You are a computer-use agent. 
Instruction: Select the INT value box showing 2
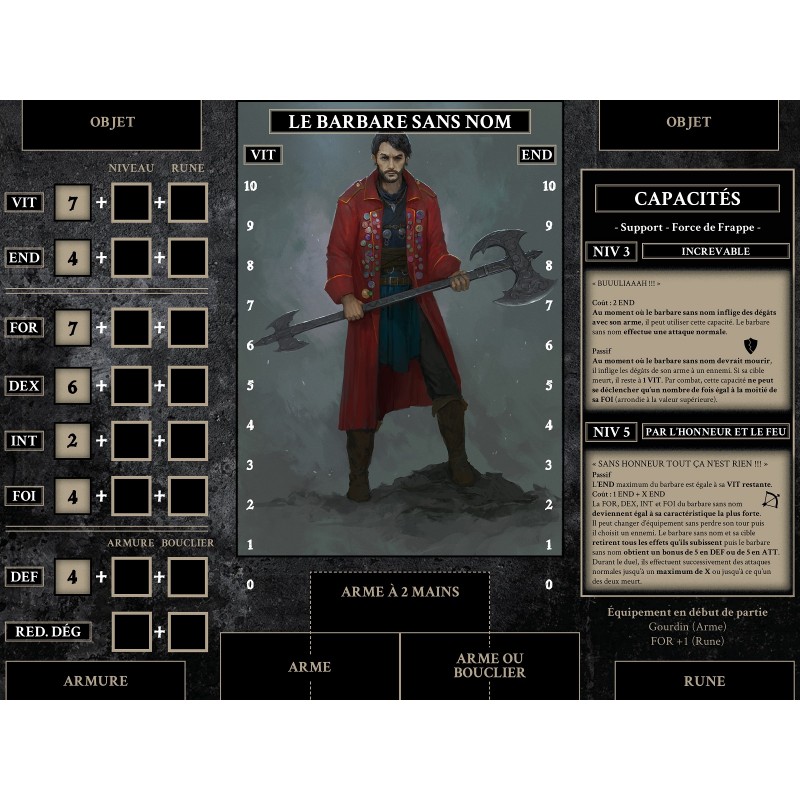click(x=72, y=440)
